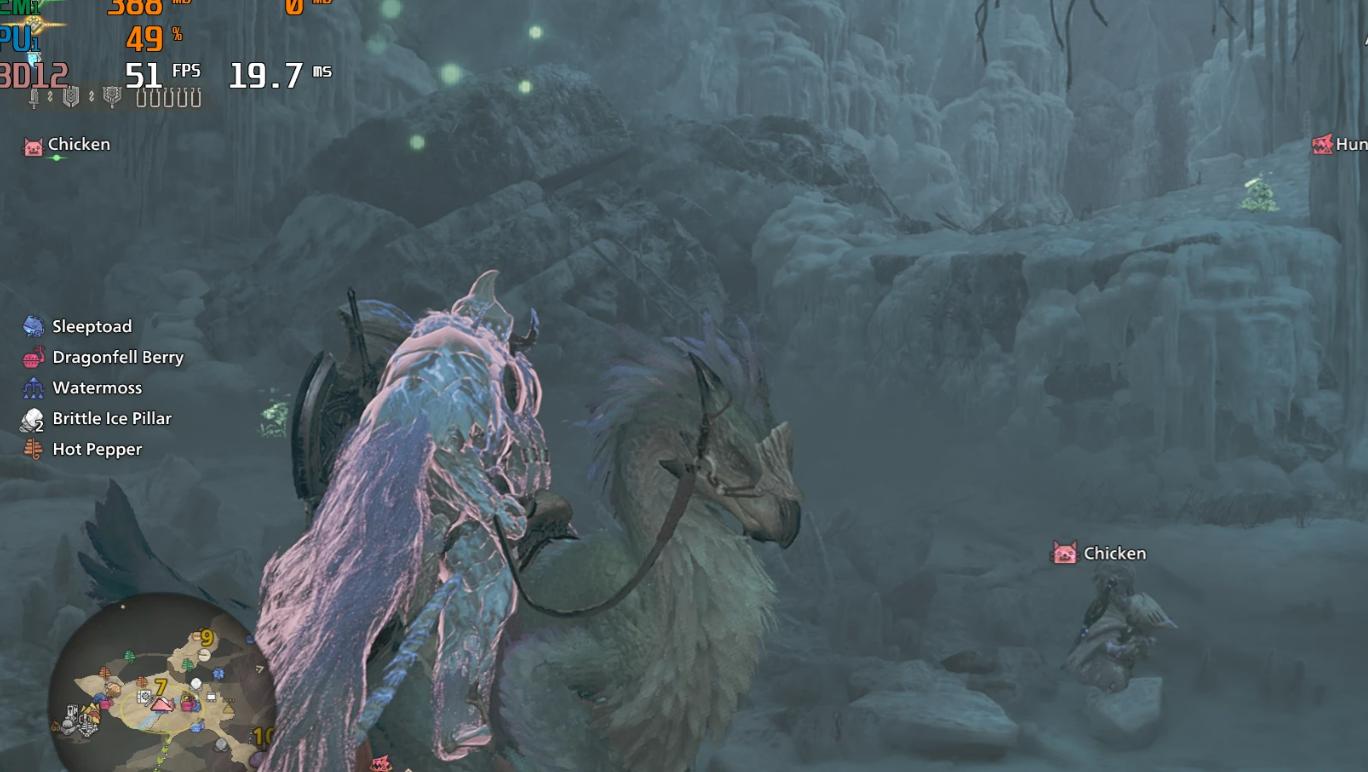This screenshot has height=772, width=1368.
Task: Click the Chicken name tag above the Palico
Action: [1113, 553]
